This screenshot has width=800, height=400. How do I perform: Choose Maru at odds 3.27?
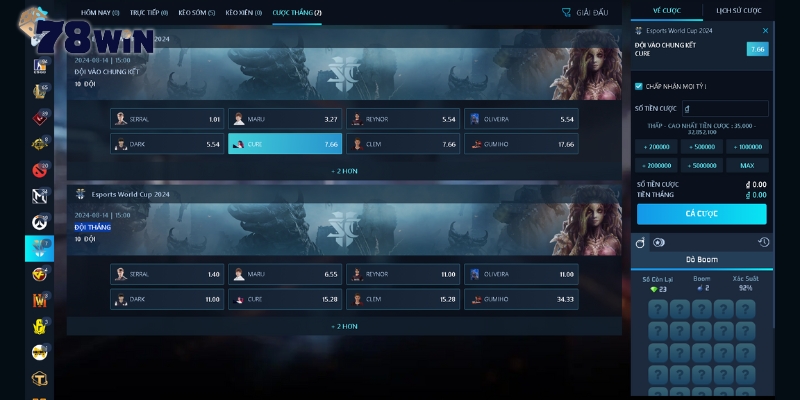click(x=285, y=119)
